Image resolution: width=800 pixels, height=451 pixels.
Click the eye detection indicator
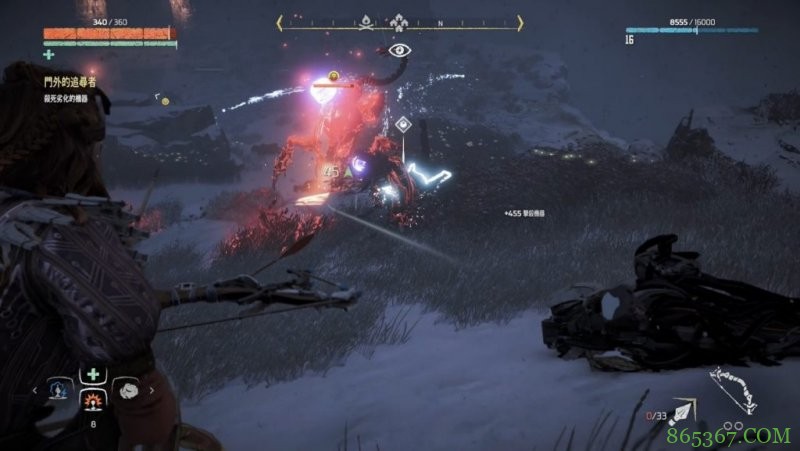(x=398, y=49)
